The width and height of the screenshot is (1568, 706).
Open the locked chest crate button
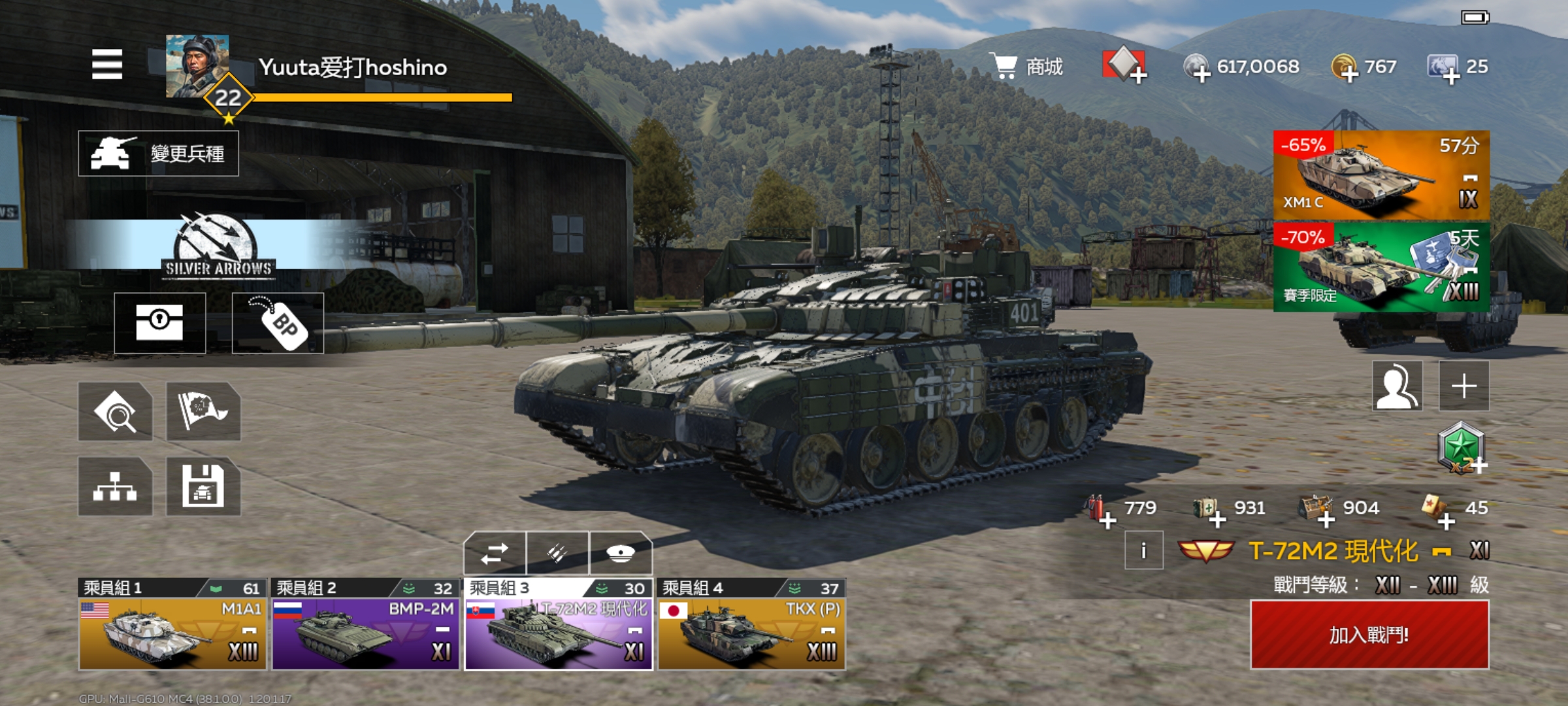pyautogui.click(x=160, y=323)
